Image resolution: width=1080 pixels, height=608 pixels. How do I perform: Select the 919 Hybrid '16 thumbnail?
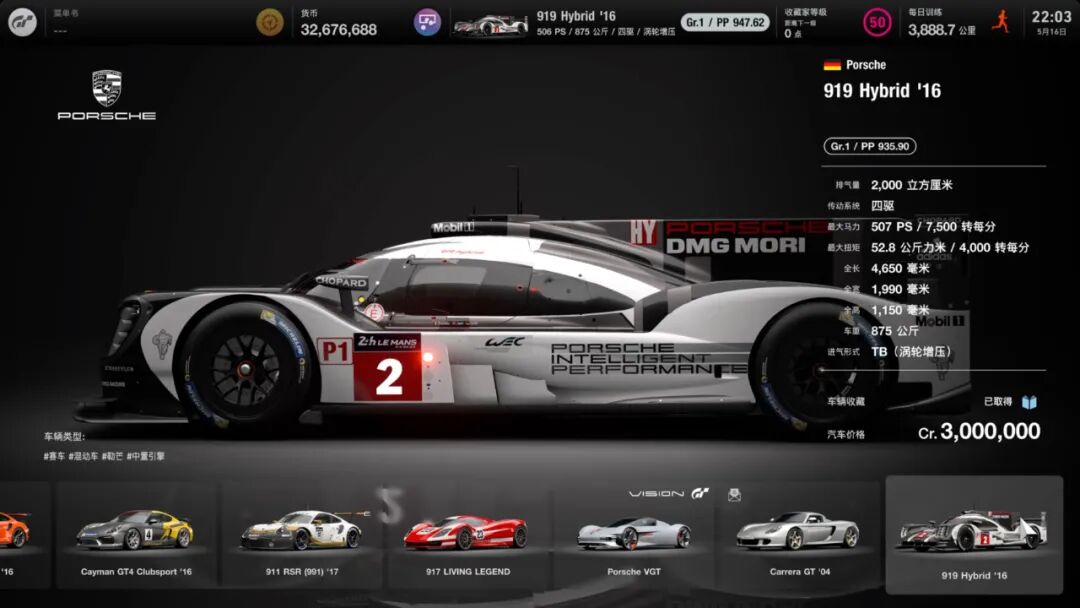click(x=973, y=536)
